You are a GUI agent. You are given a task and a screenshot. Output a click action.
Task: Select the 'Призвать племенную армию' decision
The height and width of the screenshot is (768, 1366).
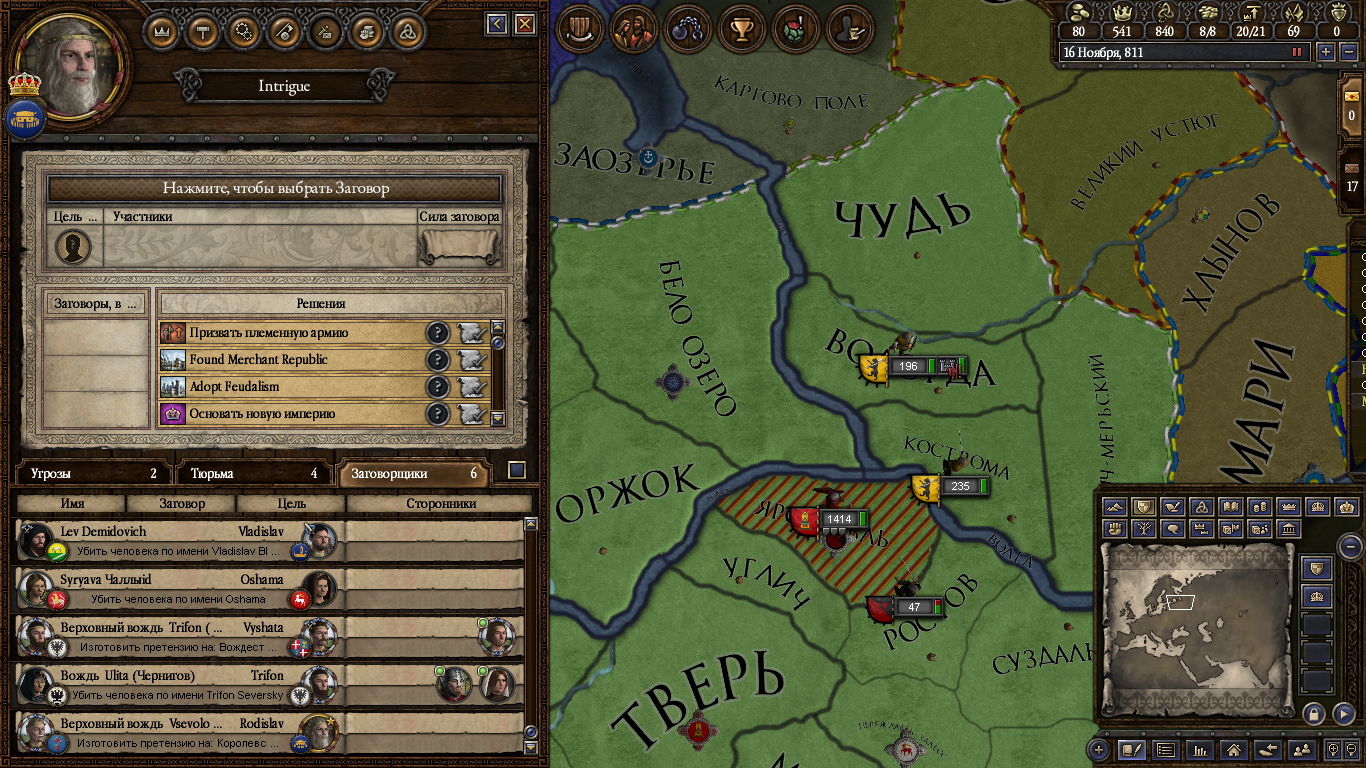(x=290, y=333)
